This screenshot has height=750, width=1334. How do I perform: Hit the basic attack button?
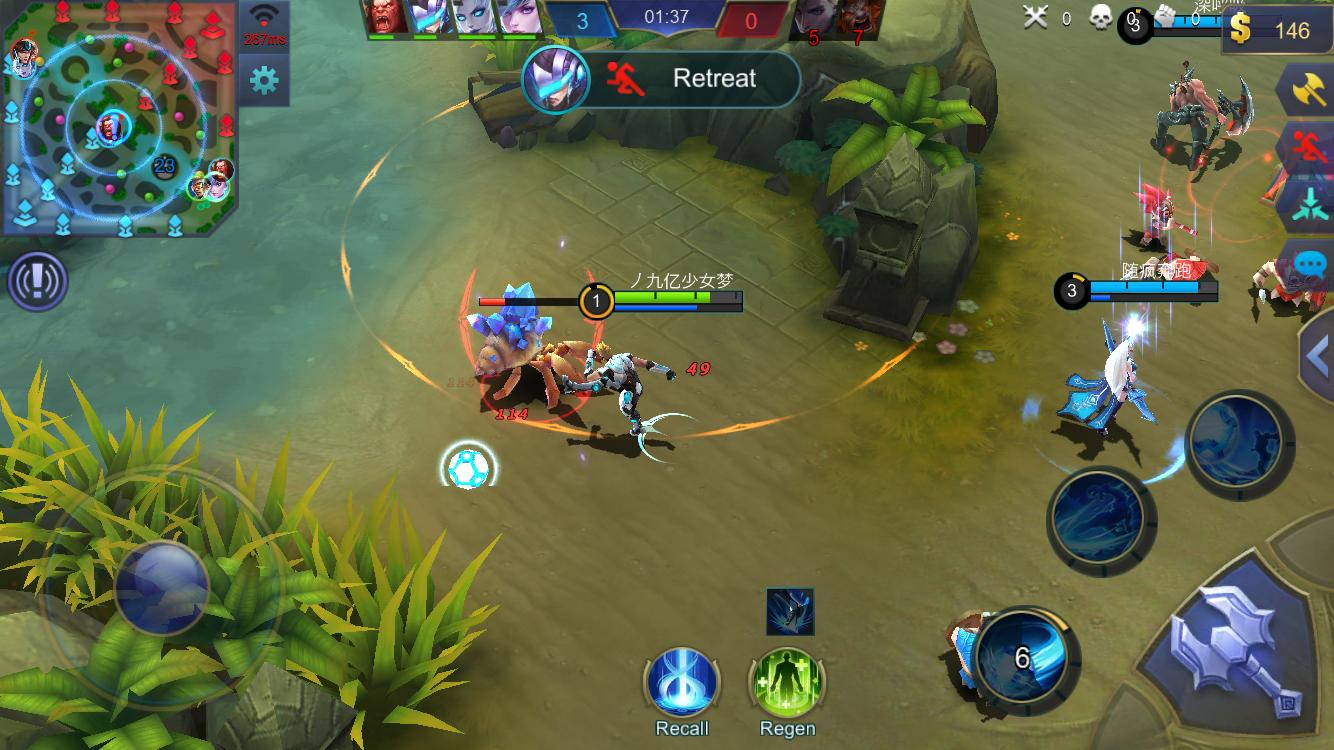pos(1236,649)
